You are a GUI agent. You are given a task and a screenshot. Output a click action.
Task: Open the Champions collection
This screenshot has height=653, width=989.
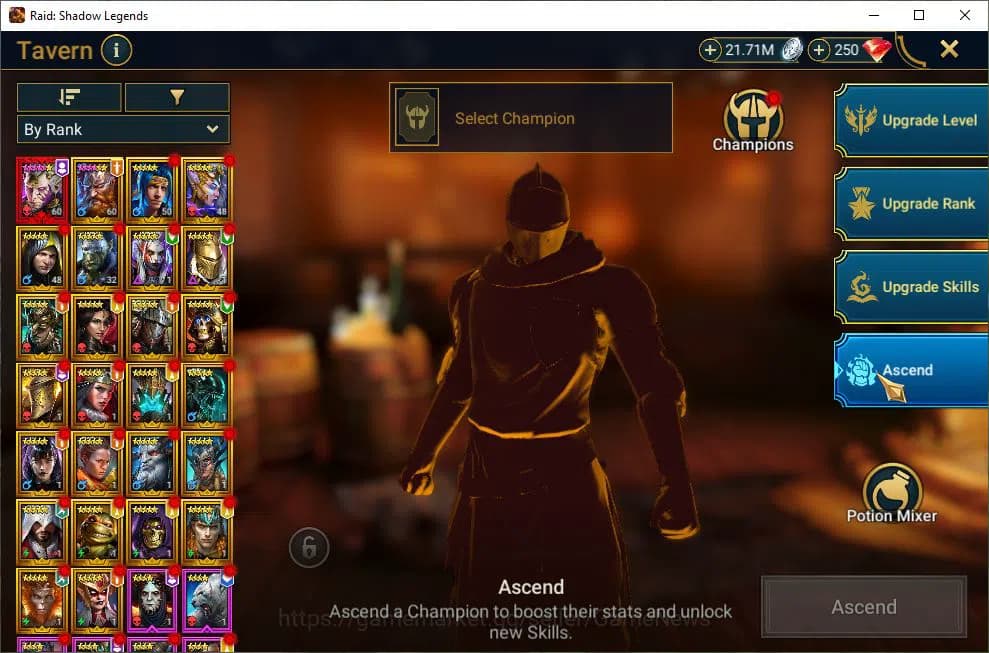[x=752, y=120]
